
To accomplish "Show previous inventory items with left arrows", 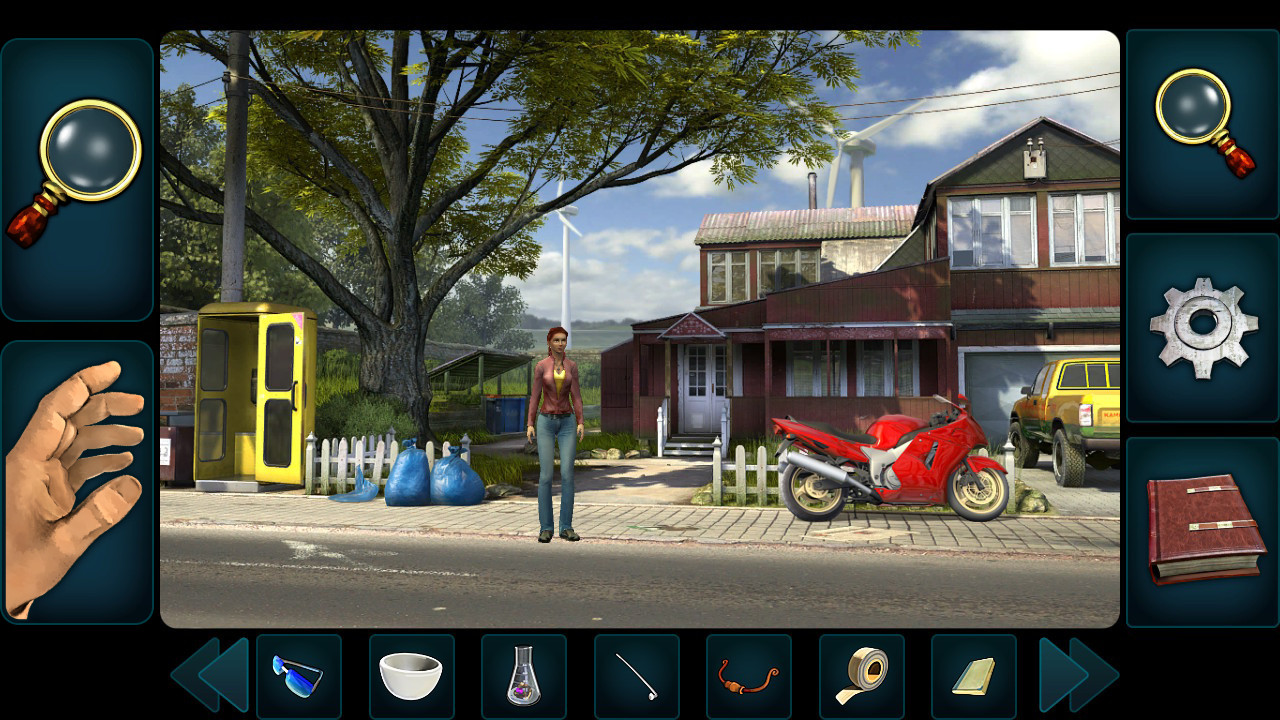I will (209, 675).
